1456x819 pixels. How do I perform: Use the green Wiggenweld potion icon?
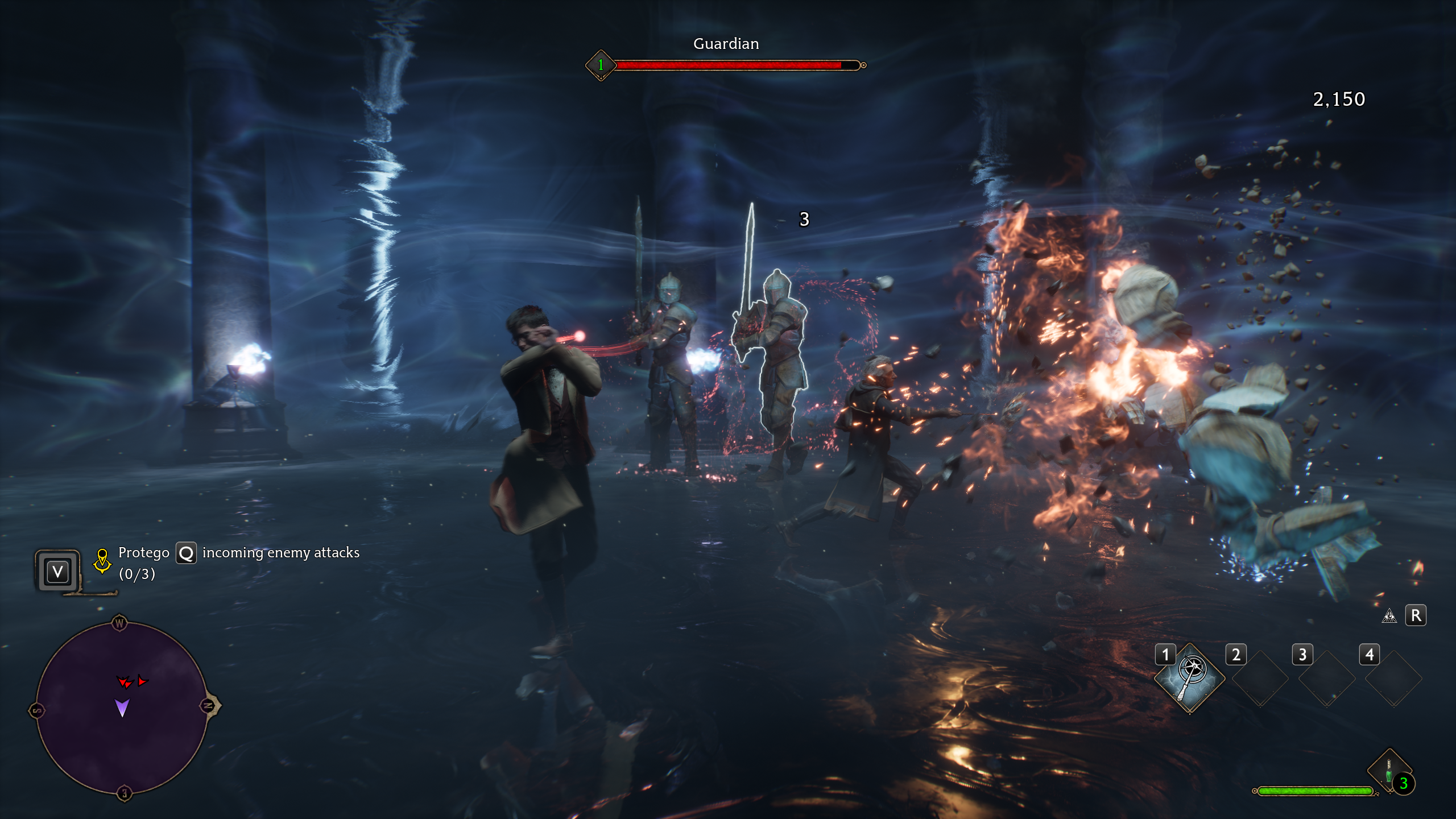1389,771
